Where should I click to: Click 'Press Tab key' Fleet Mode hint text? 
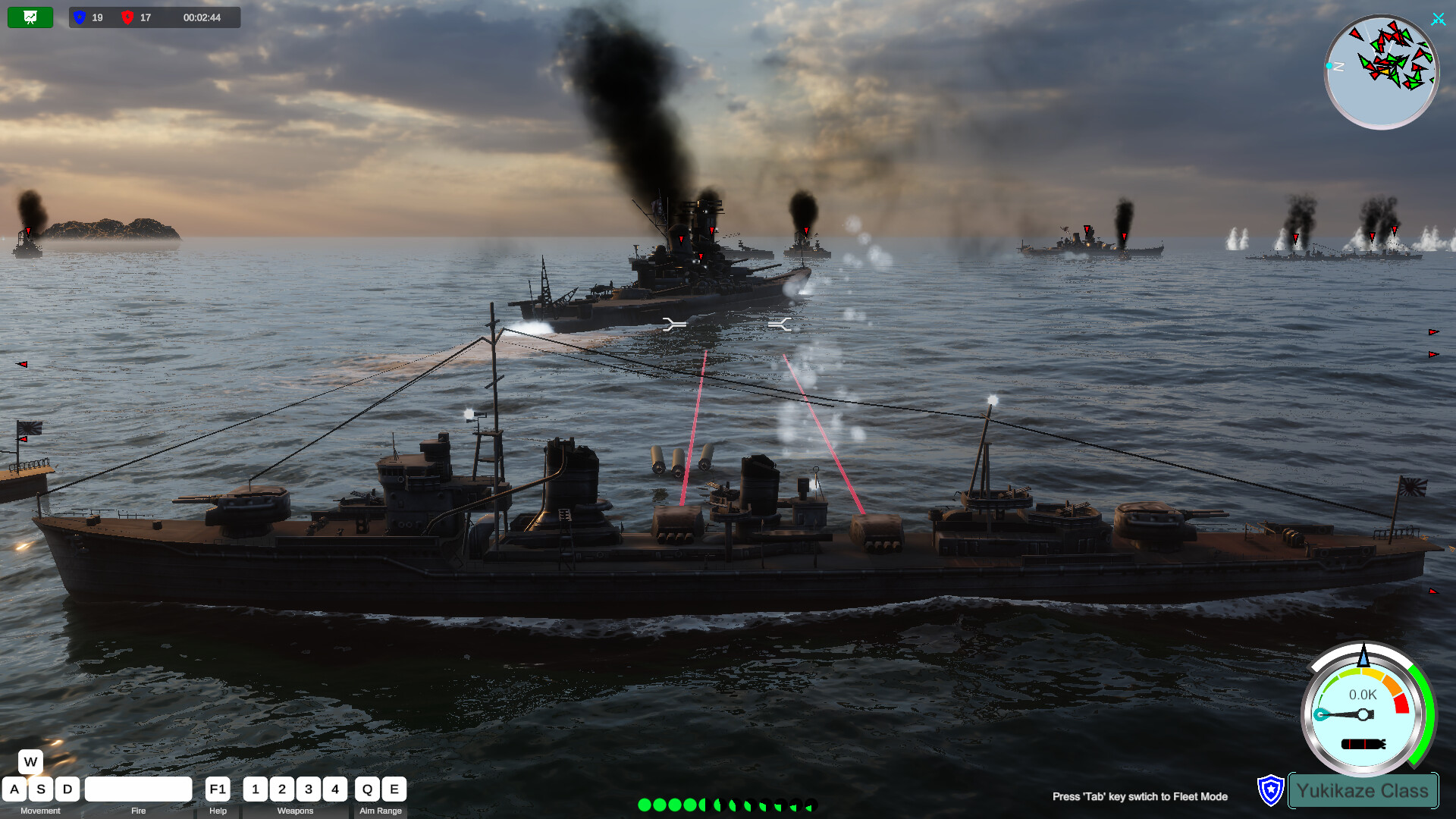(1140, 797)
